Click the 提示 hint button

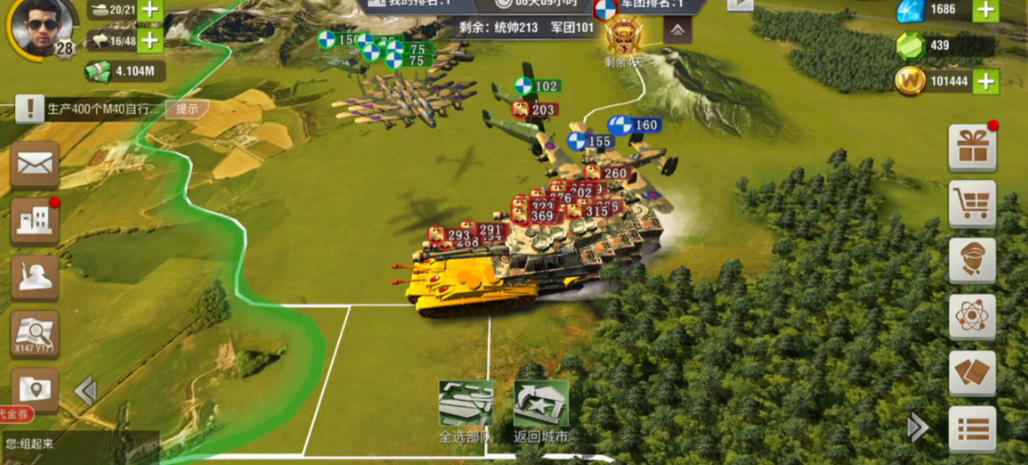tap(187, 108)
